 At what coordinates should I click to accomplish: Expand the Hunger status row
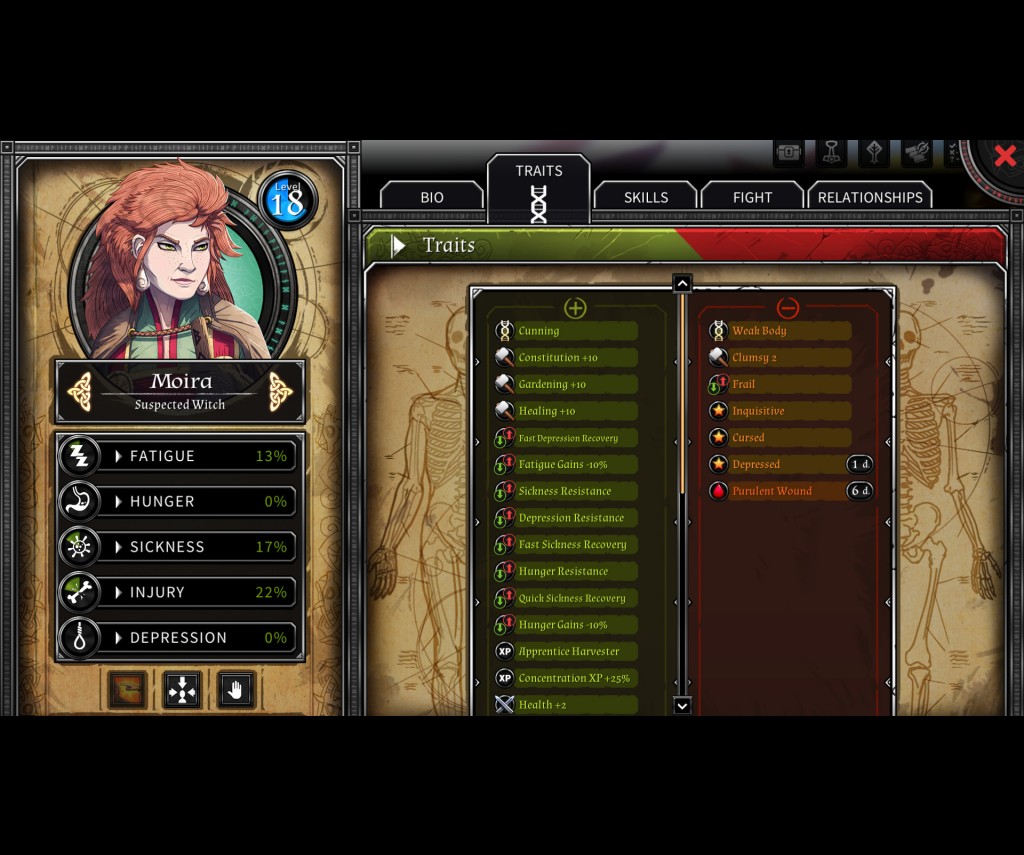pos(180,501)
